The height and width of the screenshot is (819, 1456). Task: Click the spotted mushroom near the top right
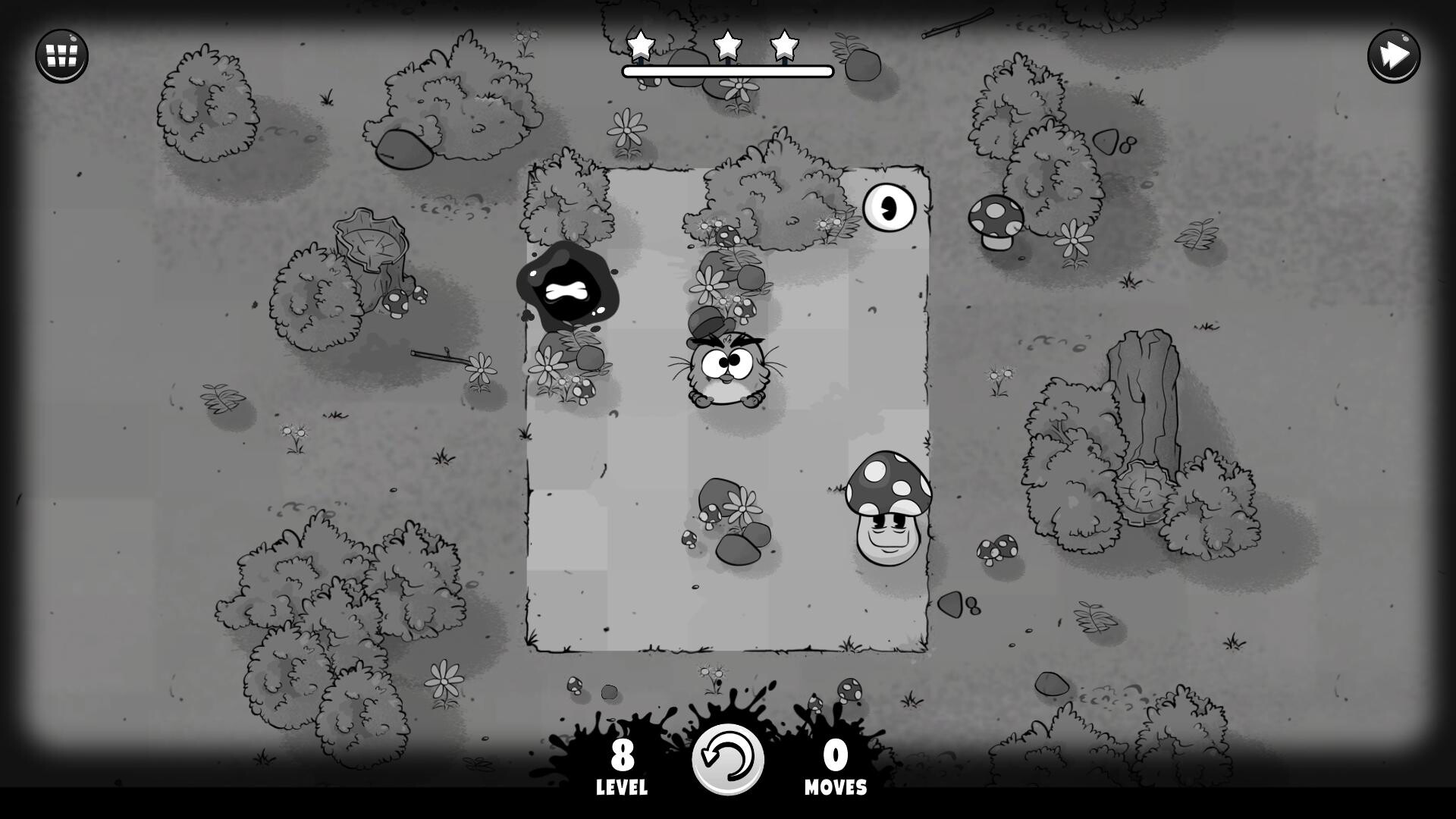tap(996, 220)
